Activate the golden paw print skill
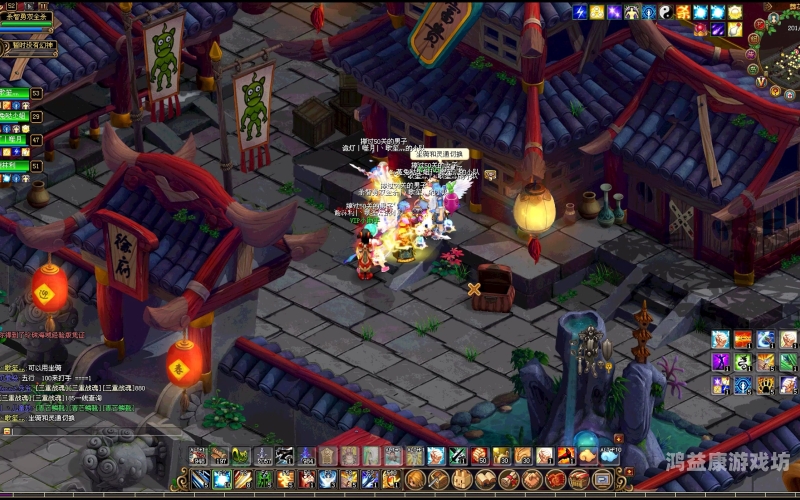800x500 pixels. [x=765, y=385]
